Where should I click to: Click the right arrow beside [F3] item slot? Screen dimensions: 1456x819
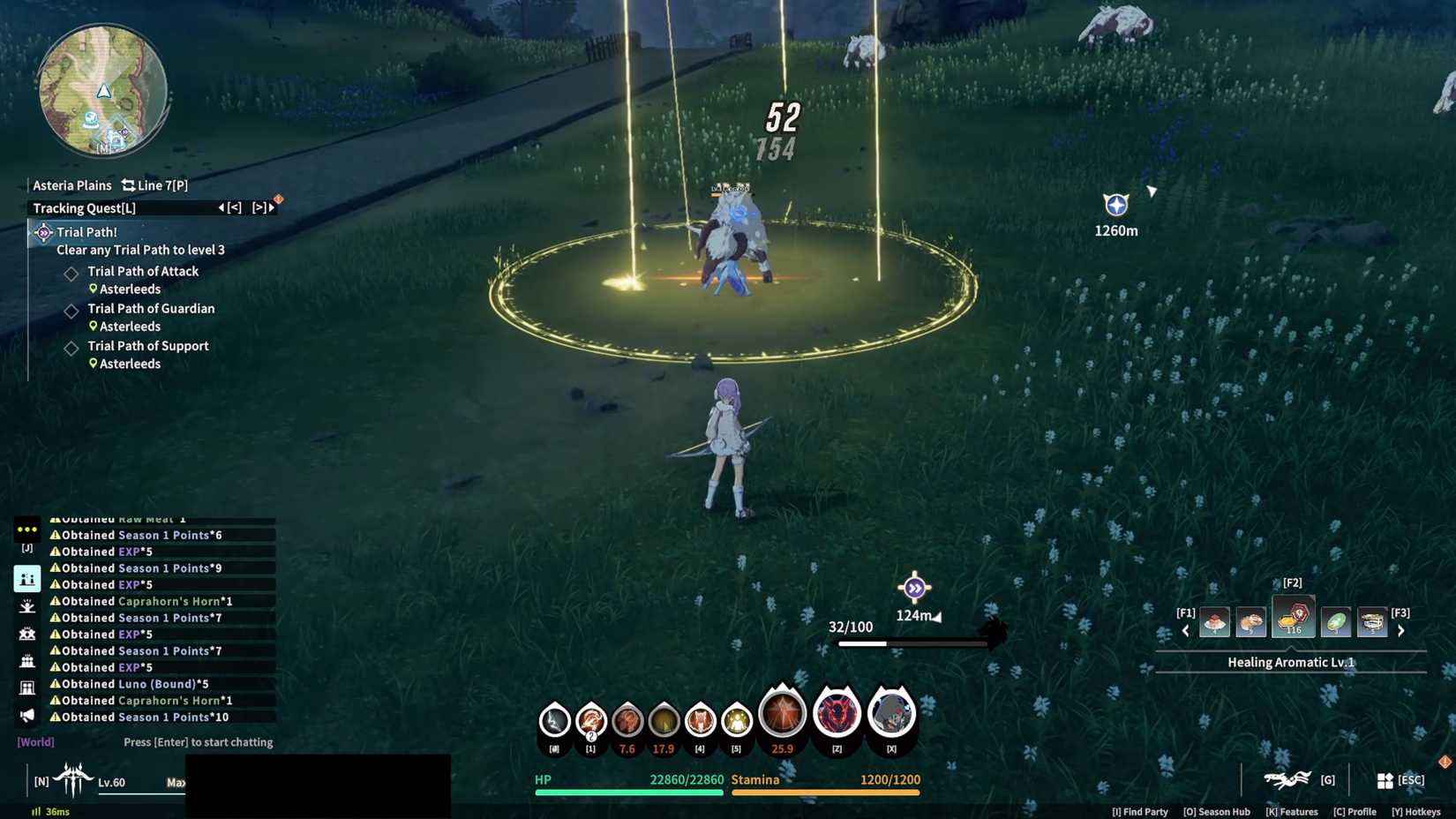pos(1401,630)
